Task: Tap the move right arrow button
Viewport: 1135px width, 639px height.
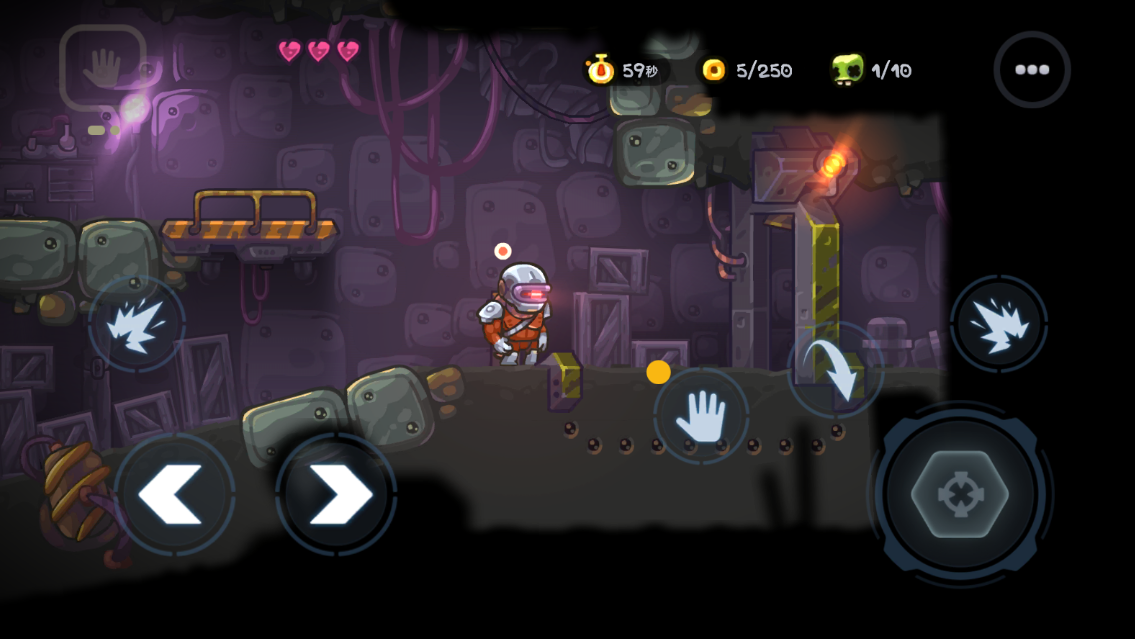Action: 337,494
